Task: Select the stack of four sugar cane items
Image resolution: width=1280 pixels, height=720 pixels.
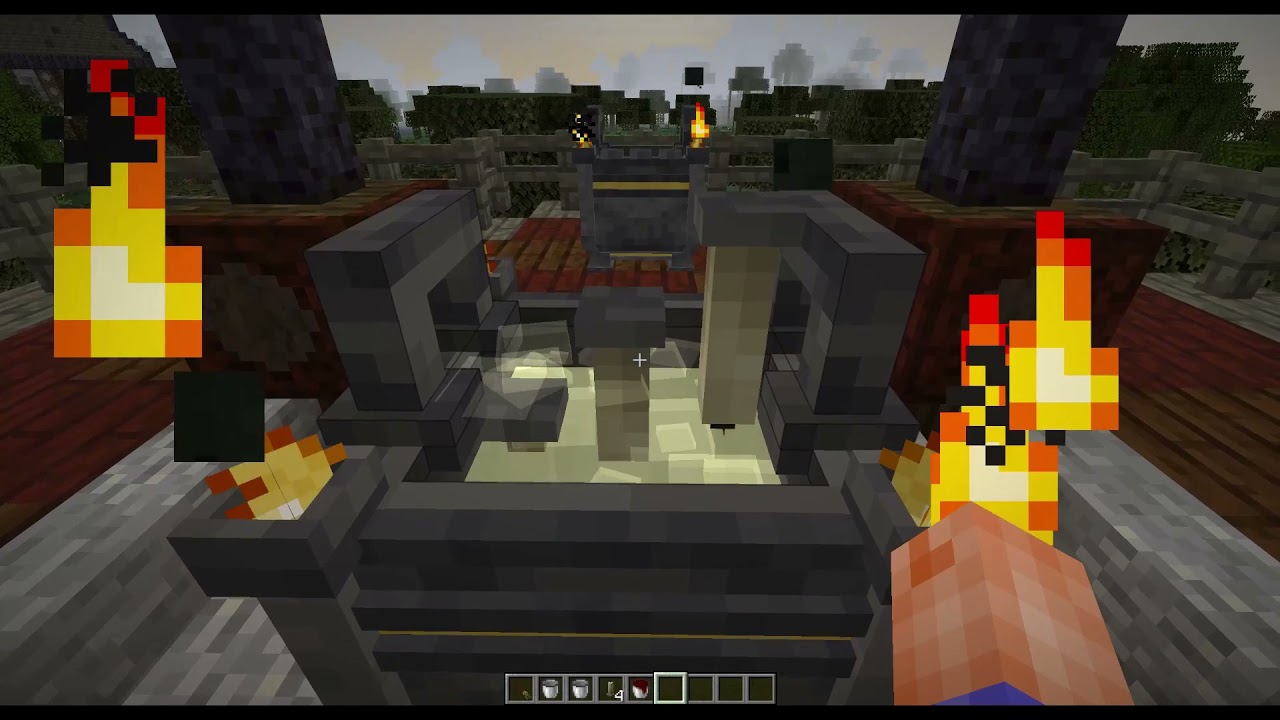Action: (x=609, y=688)
